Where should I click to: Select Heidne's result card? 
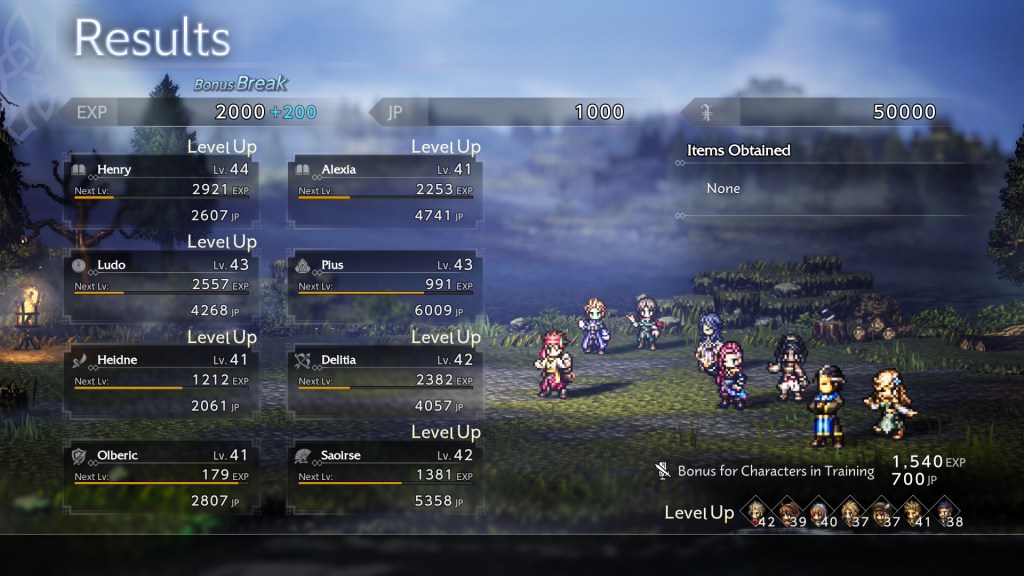click(x=161, y=381)
